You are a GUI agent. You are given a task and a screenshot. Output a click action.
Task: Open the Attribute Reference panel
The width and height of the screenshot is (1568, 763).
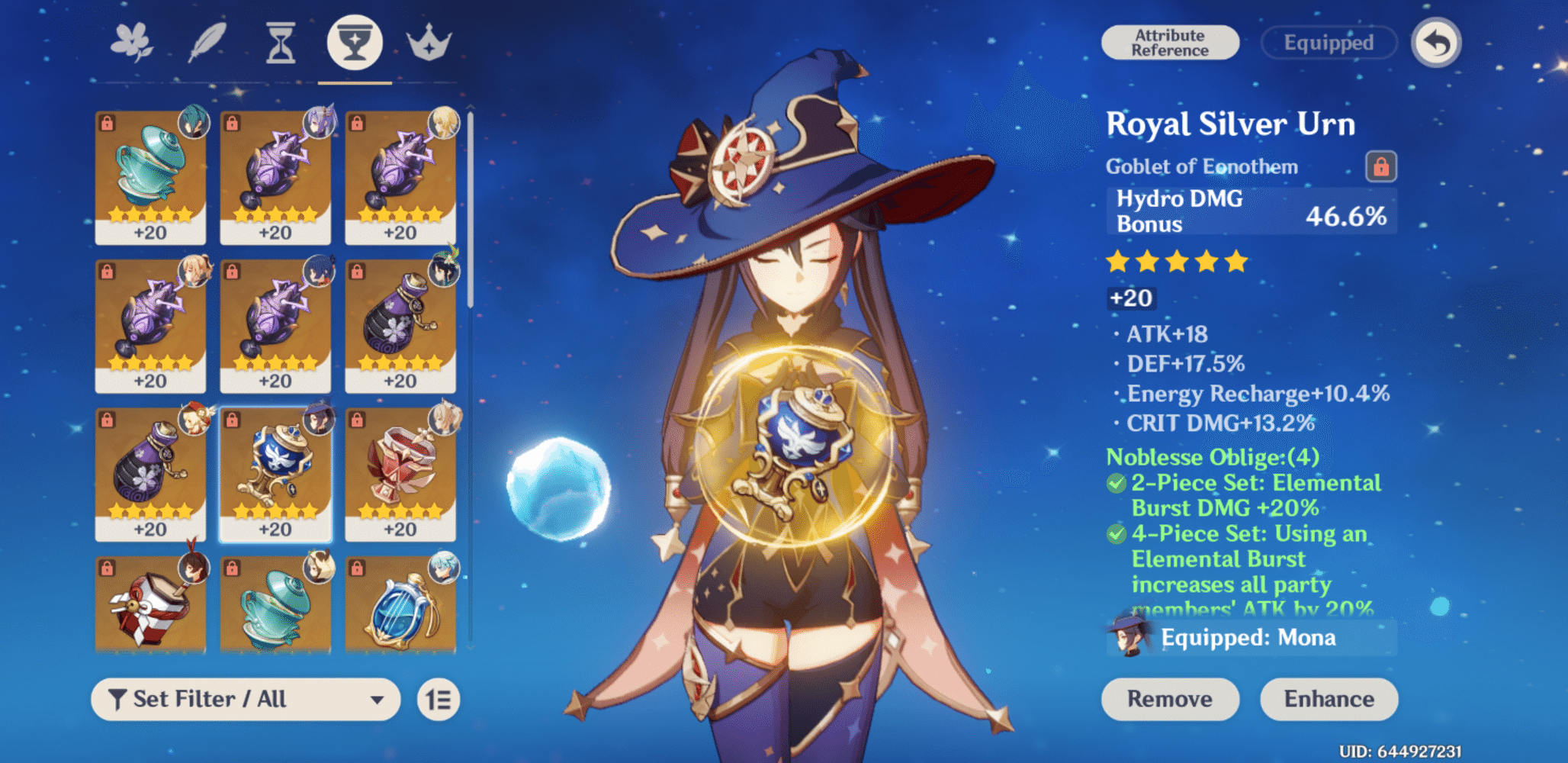[x=1171, y=42]
